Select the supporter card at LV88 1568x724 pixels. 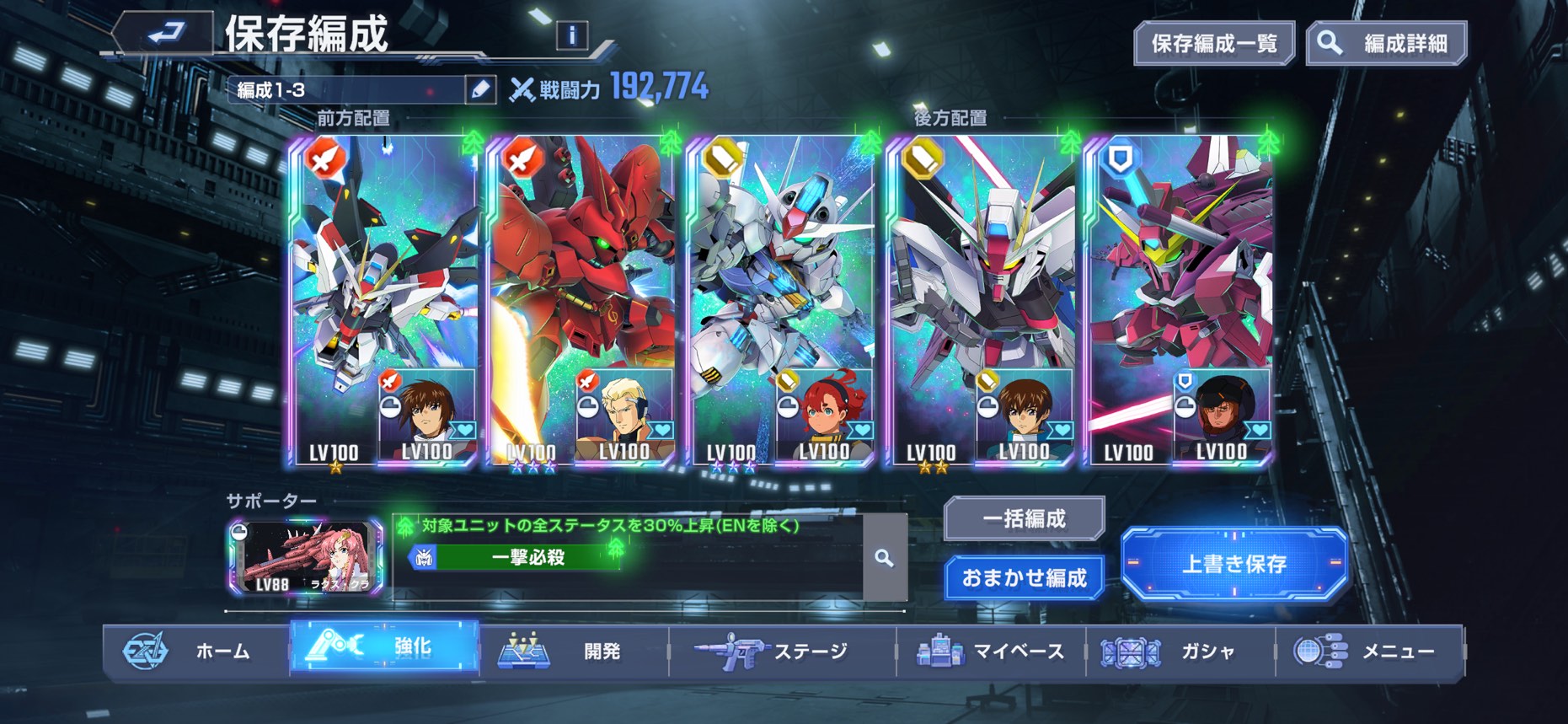pos(305,556)
